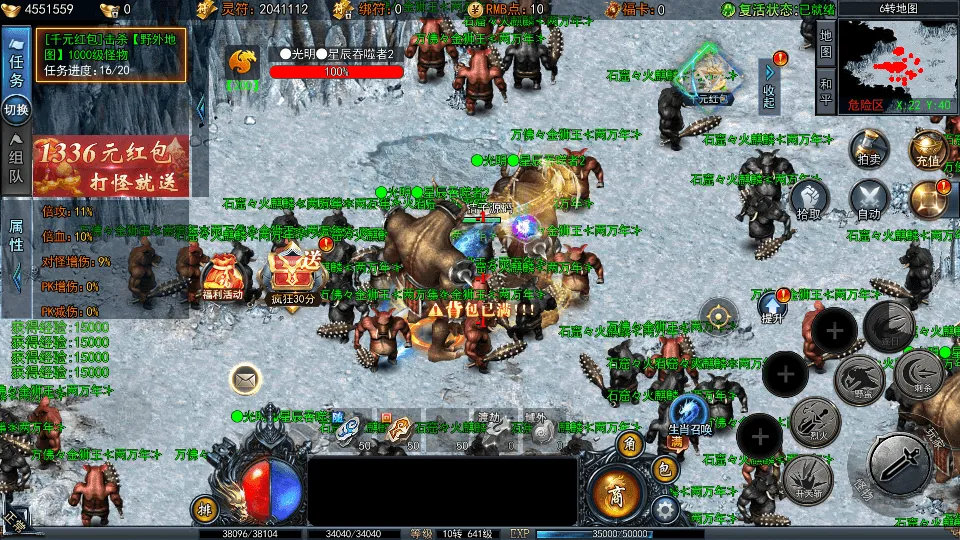960x540 pixels.
Task: Toggle 自动 auto-battle
Action: (x=868, y=198)
